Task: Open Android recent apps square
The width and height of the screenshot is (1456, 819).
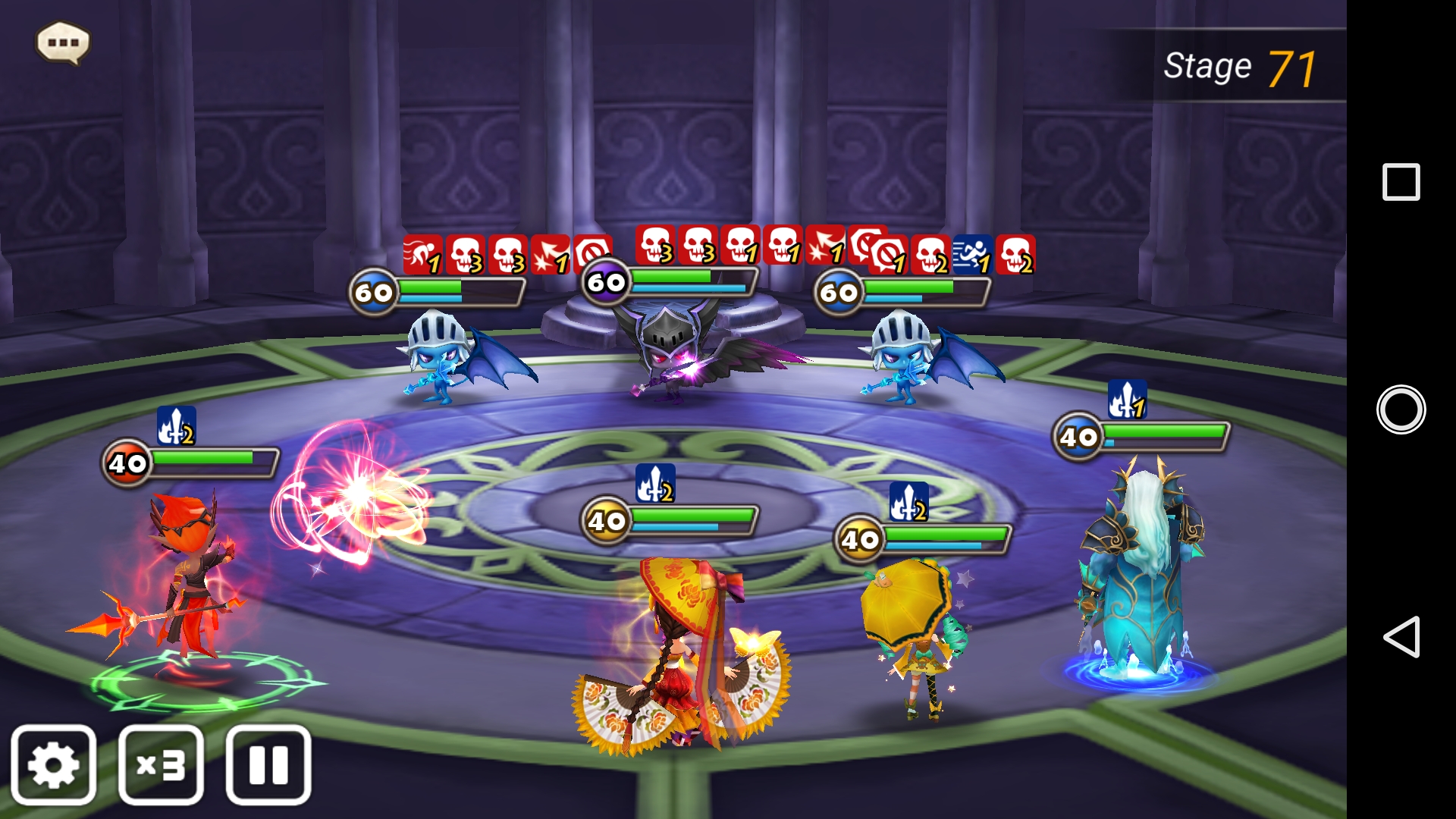Action: tap(1401, 182)
